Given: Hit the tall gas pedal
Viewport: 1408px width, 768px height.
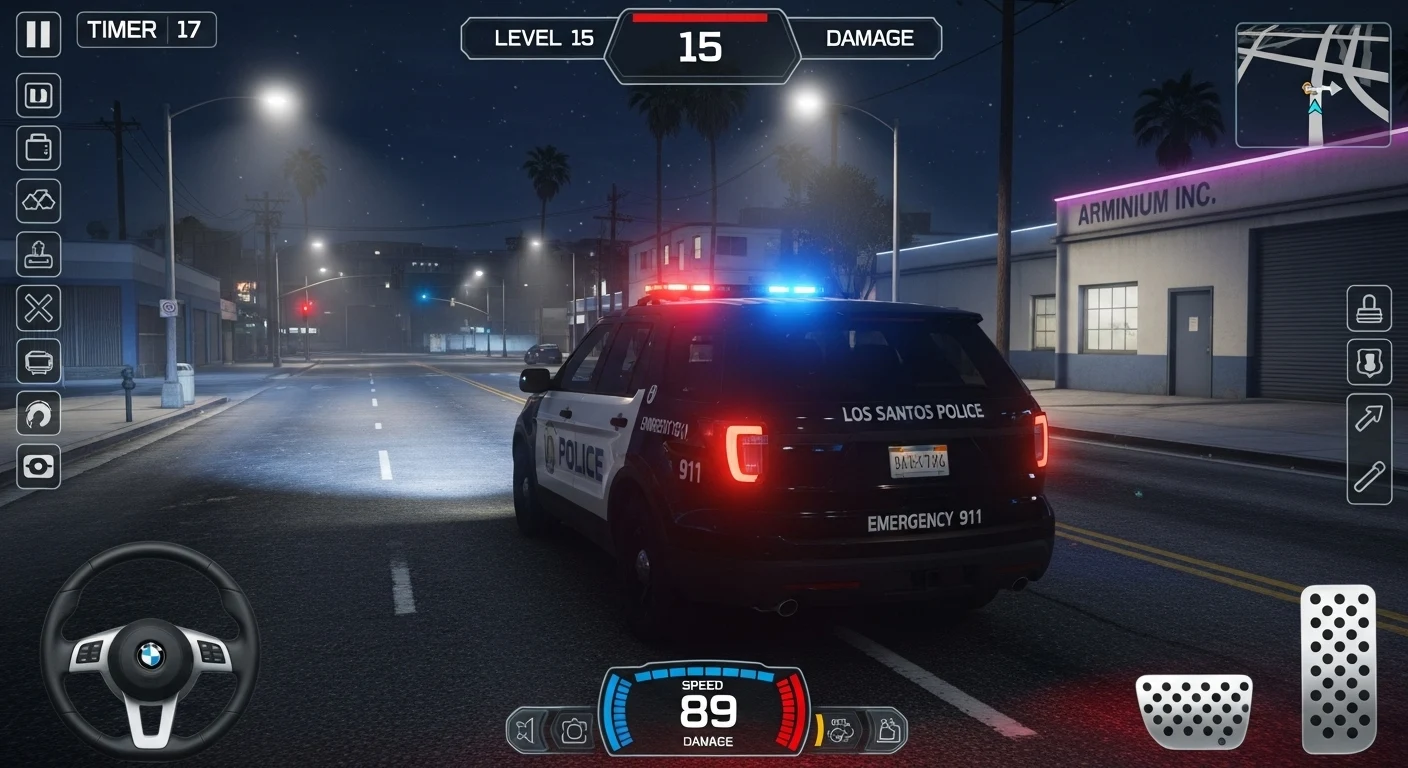Looking at the screenshot, I should pos(1338,668).
